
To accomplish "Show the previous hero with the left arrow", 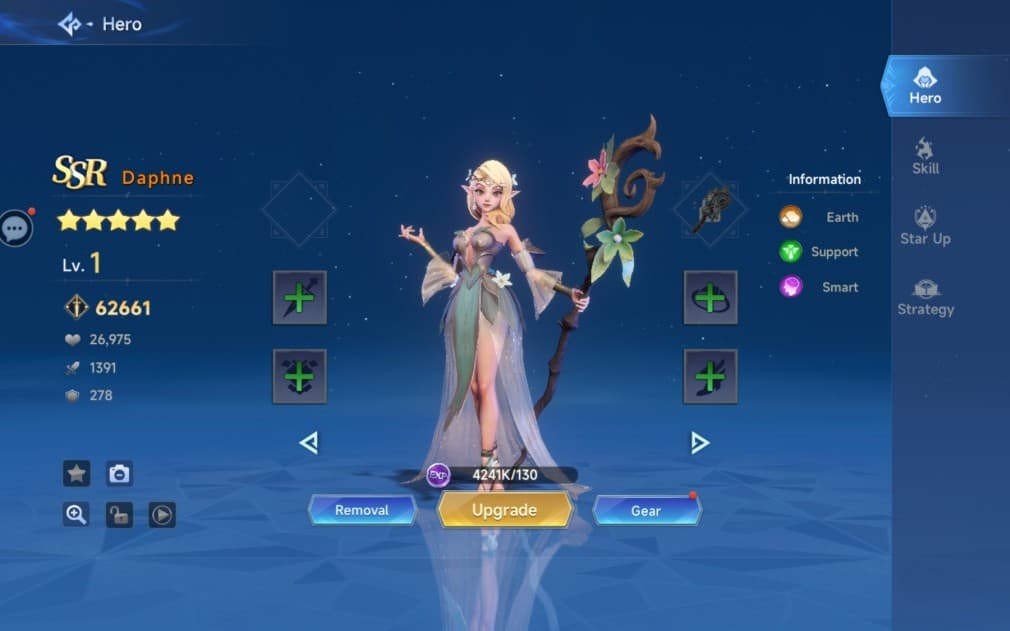I will tap(309, 442).
